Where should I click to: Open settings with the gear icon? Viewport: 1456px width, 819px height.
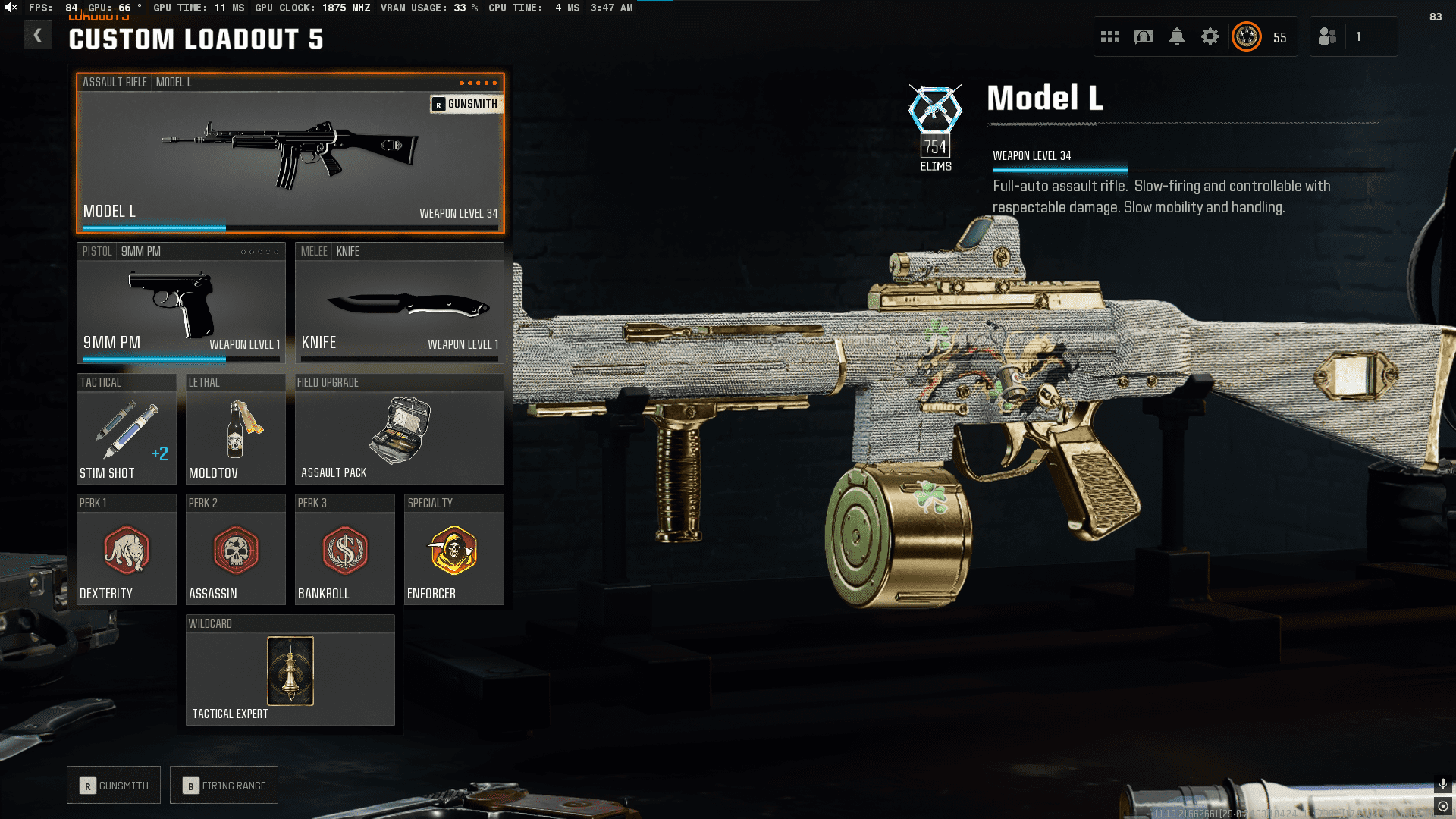point(1210,36)
